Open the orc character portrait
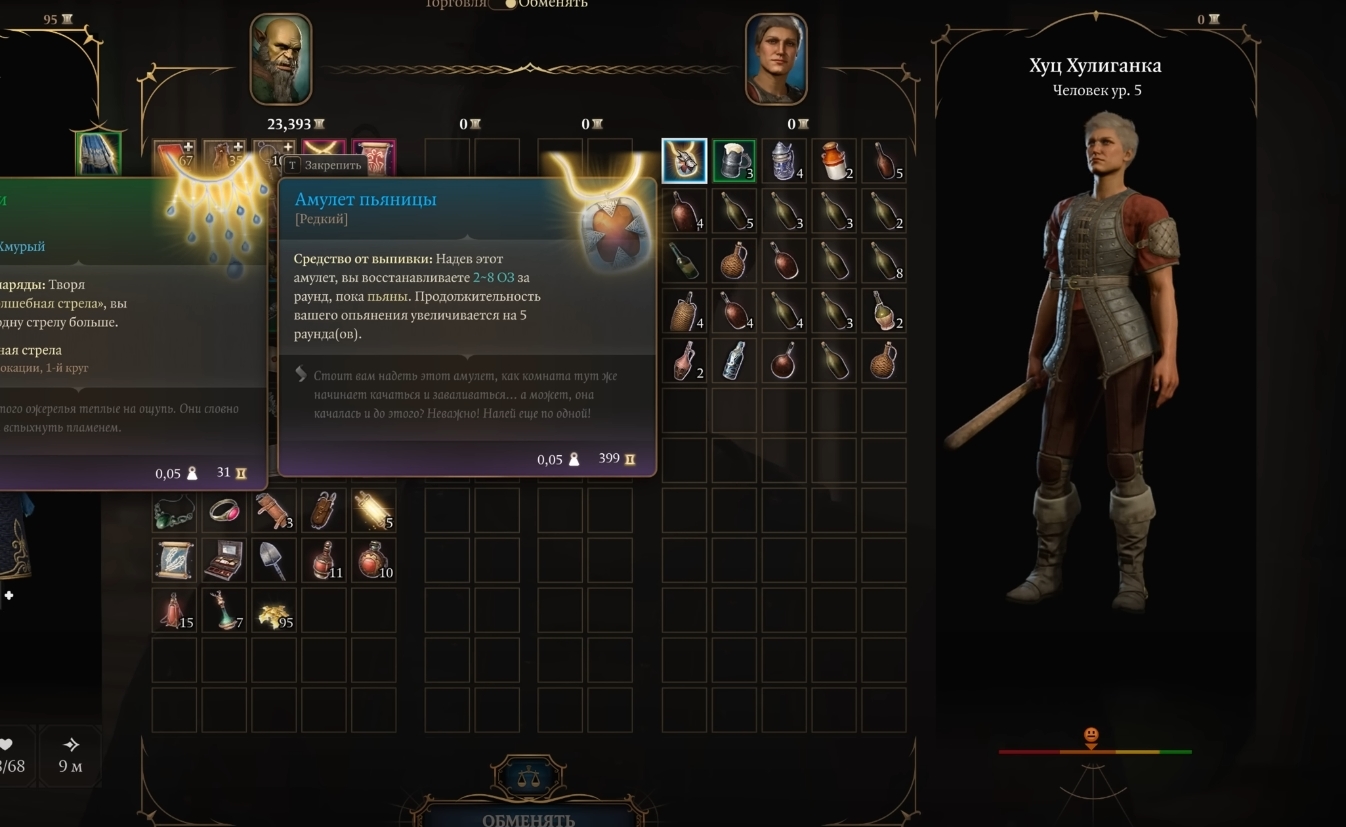This screenshot has height=827, width=1346. coord(280,60)
